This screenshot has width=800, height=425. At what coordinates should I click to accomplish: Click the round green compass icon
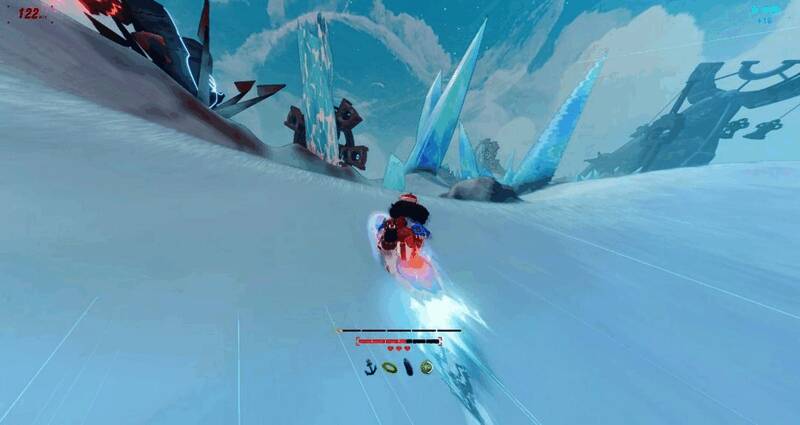pos(427,367)
